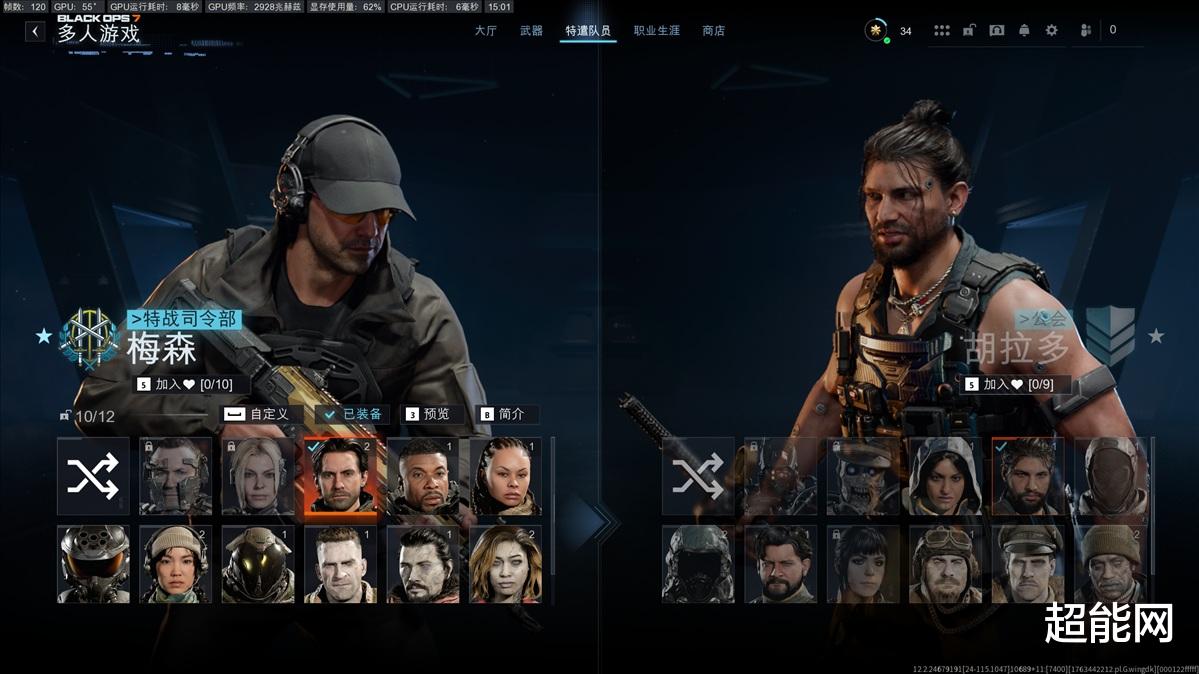1199x674 pixels.
Task: Go back with the top-left arrow
Action: click(35, 31)
